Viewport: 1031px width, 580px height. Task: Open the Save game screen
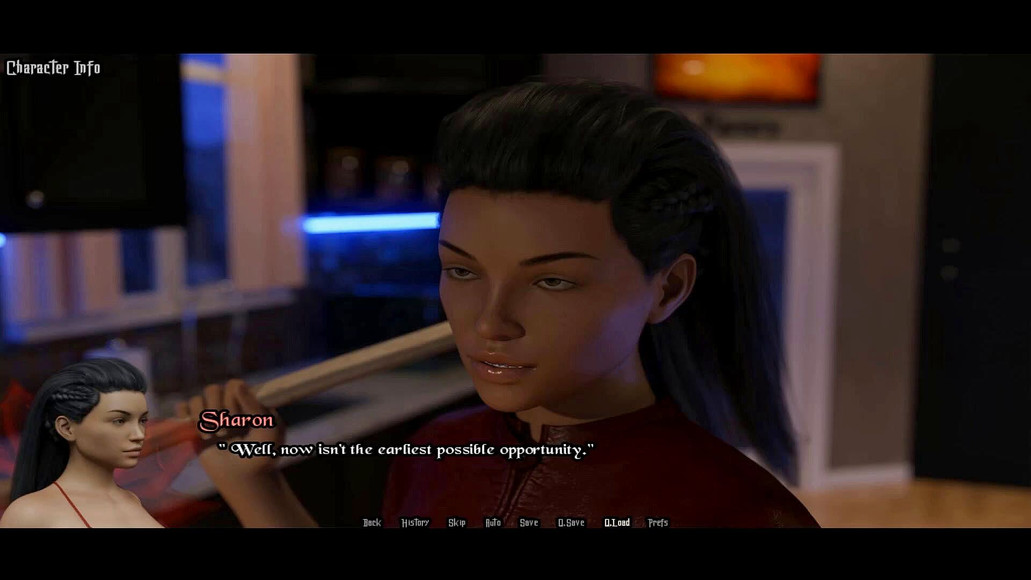pyautogui.click(x=529, y=523)
